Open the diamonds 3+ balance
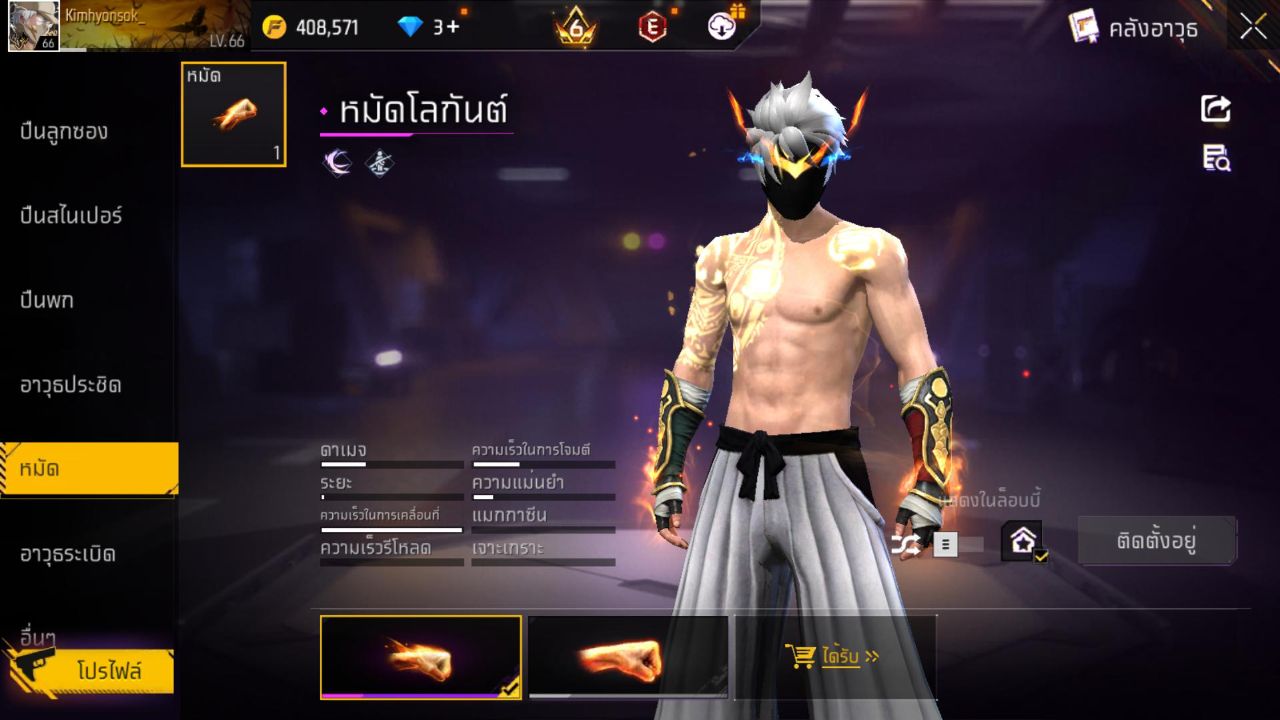The height and width of the screenshot is (720, 1280). point(427,26)
